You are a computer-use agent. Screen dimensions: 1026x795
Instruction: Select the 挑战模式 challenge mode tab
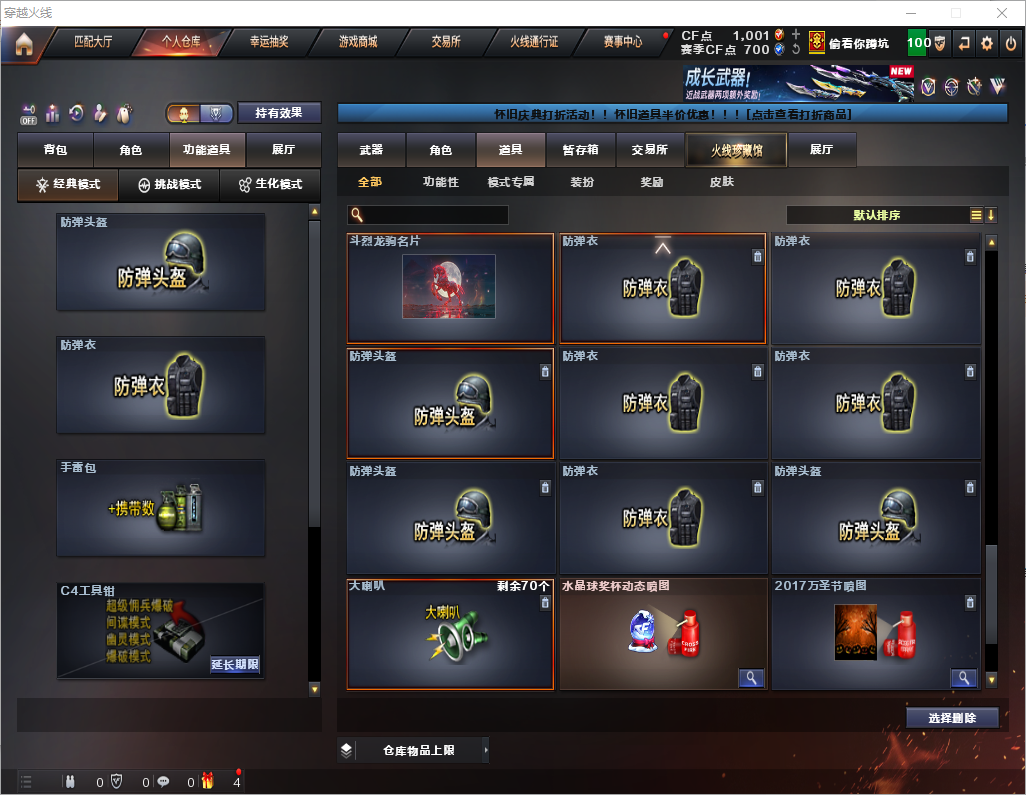170,185
